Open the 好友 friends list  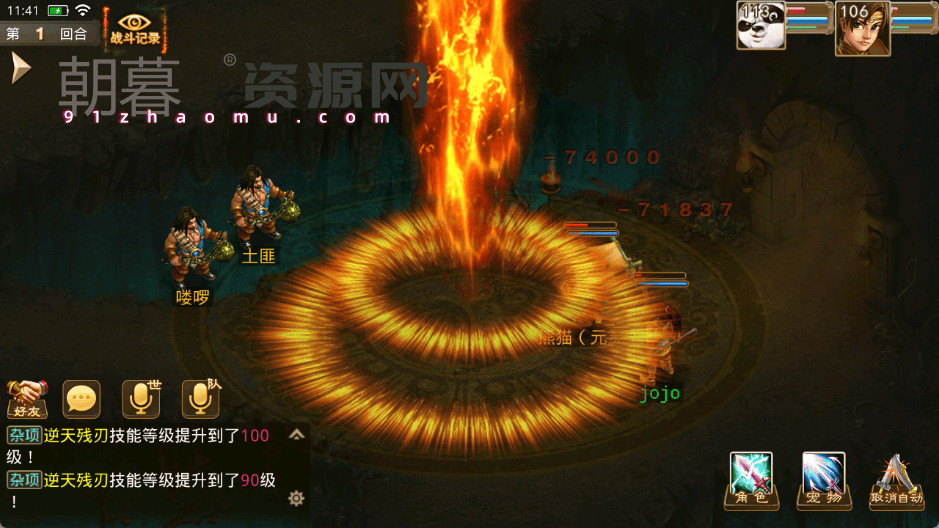pos(27,399)
